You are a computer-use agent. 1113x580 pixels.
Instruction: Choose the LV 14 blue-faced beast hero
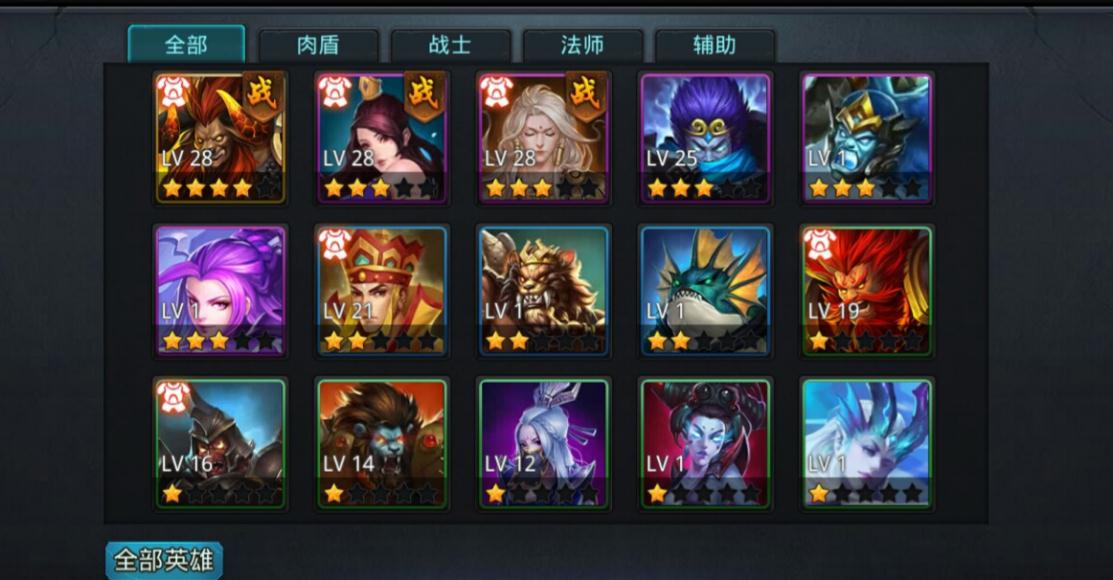[382, 443]
